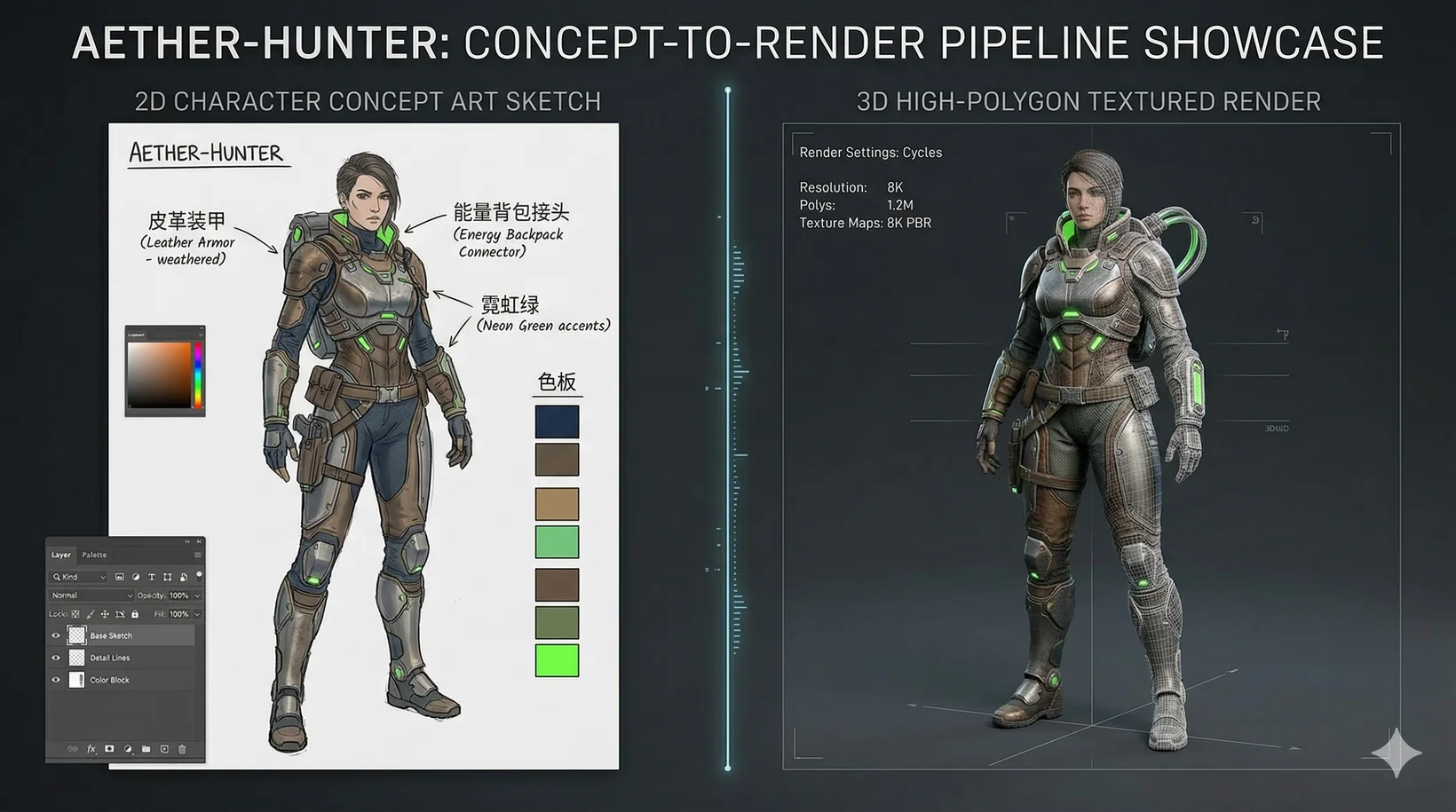This screenshot has height=812, width=1456.
Task: Open the layers panel menu button
Action: [197, 556]
